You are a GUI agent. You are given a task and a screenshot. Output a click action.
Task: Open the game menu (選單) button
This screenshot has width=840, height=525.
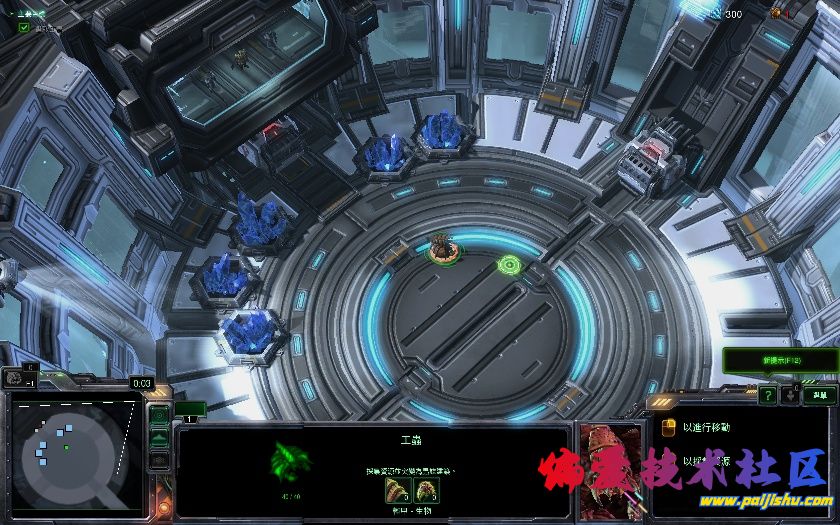817,395
